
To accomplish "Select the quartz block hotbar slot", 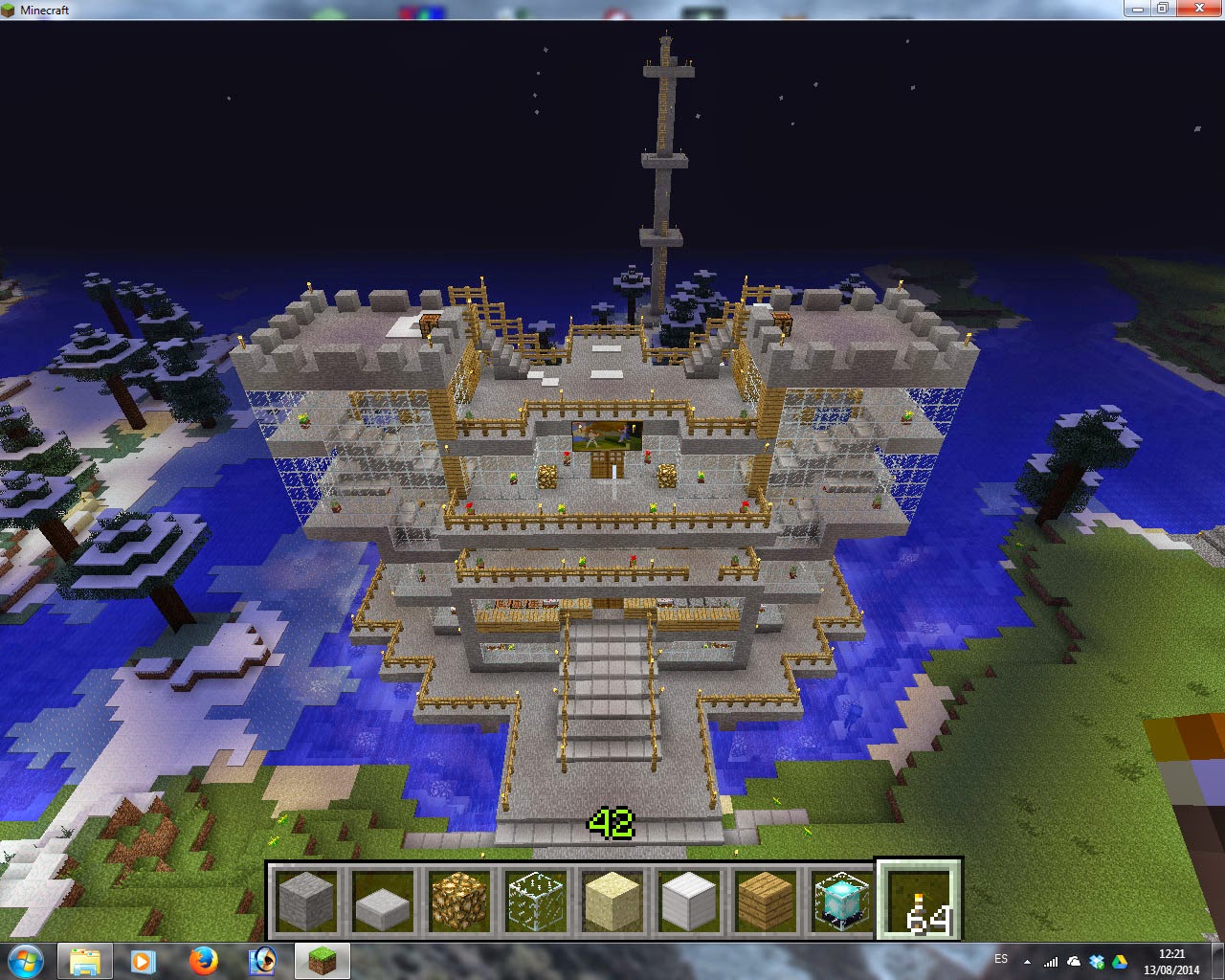I will (x=689, y=902).
